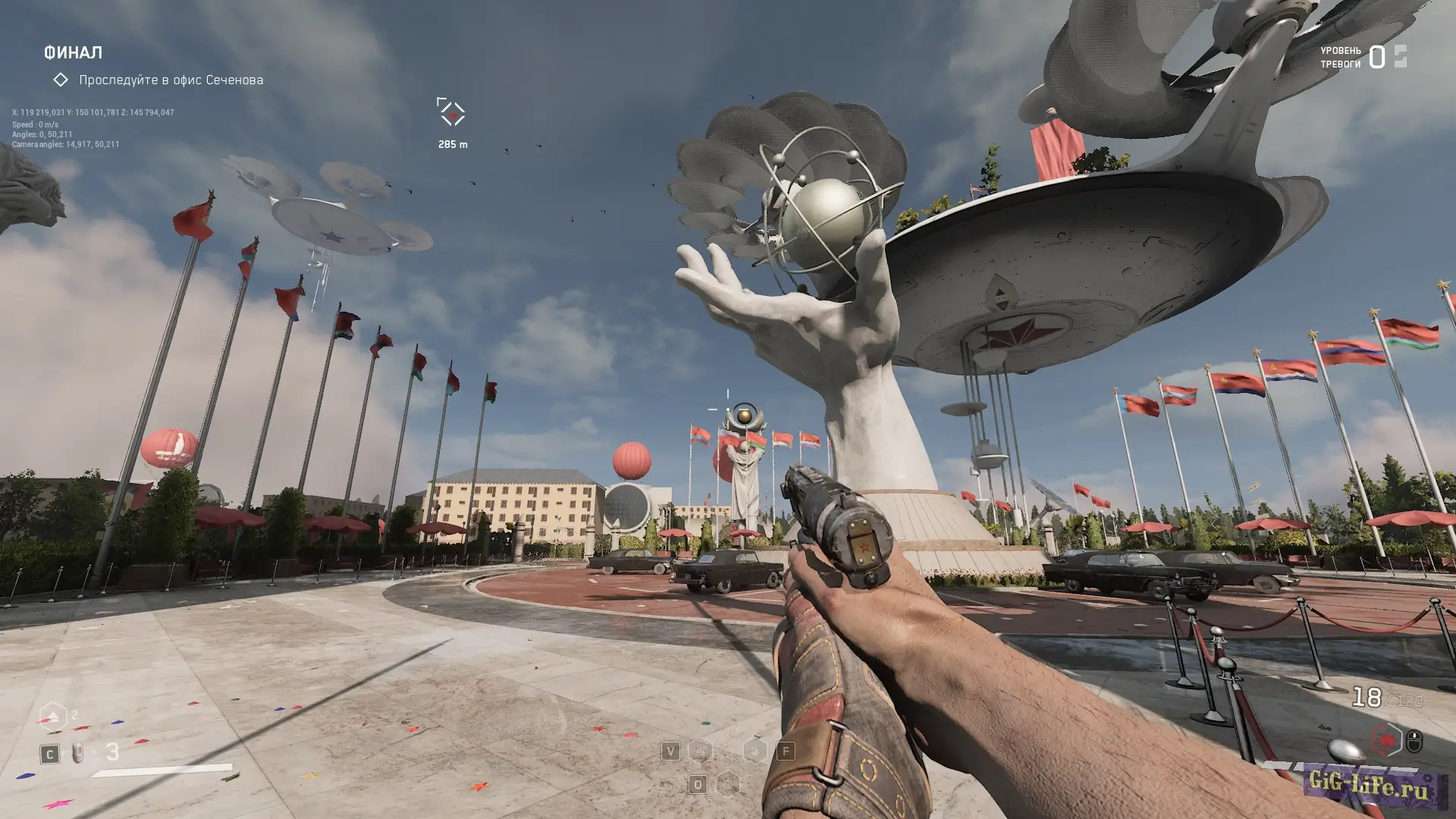Click the objective waypoint marker showing 285 m
1456x819 pixels.
[451, 112]
